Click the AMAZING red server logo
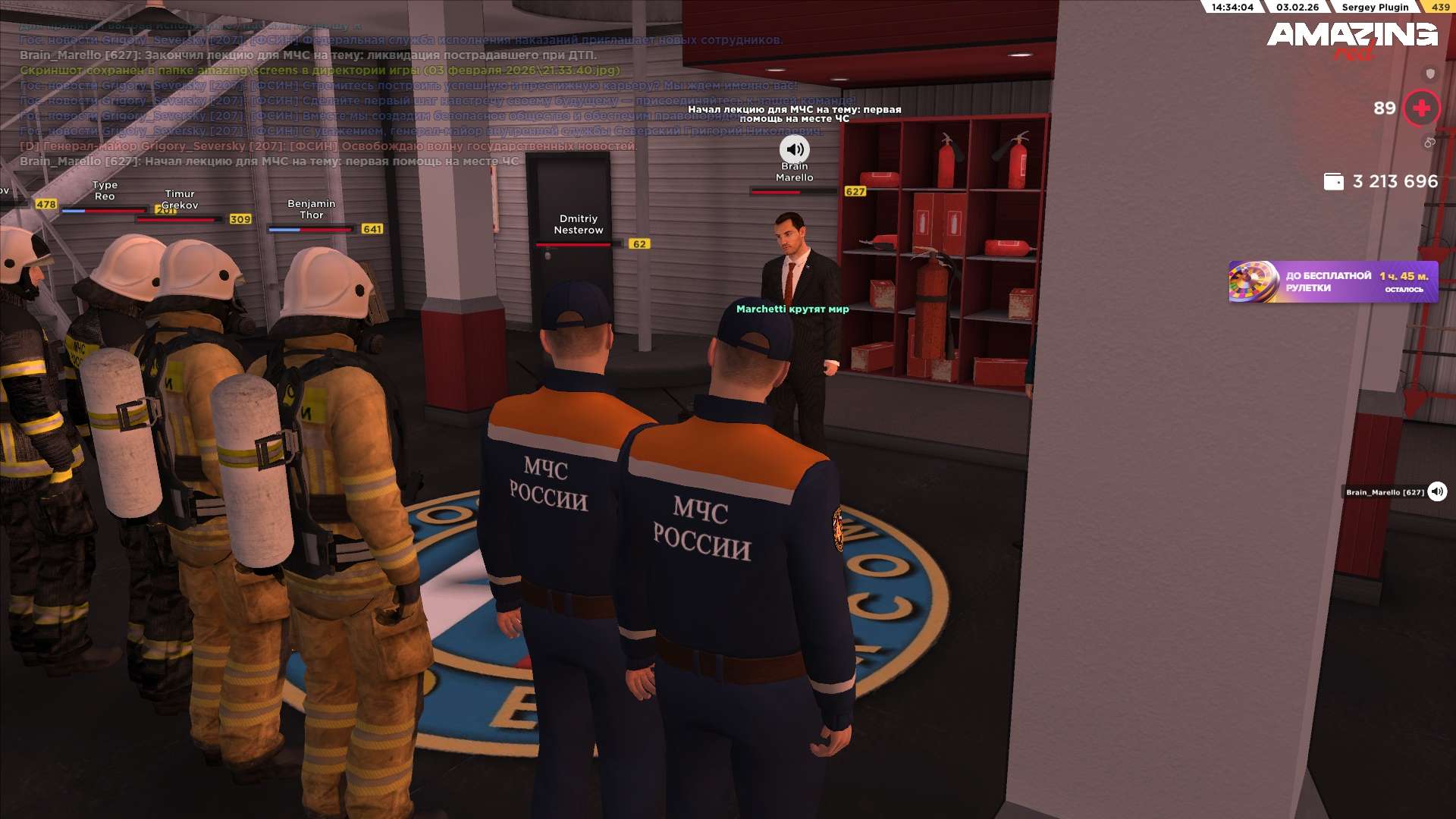 pyautogui.click(x=1351, y=39)
